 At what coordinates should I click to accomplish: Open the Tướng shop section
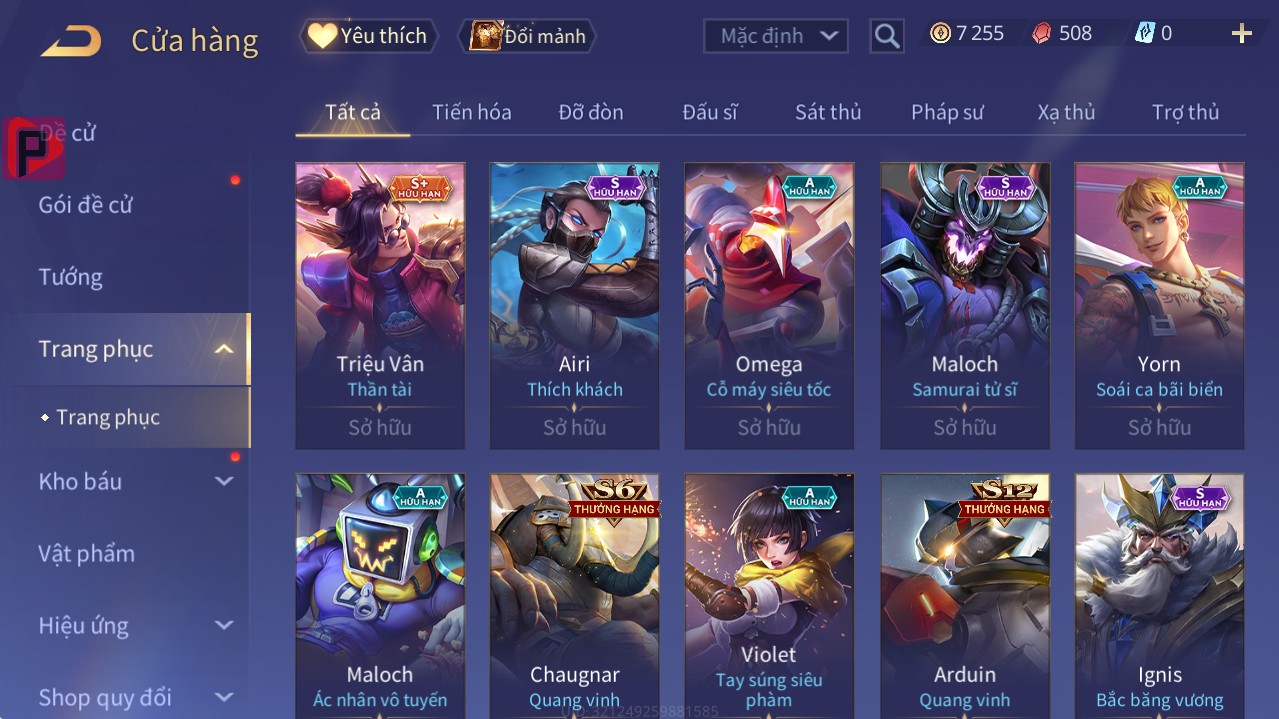coord(71,277)
